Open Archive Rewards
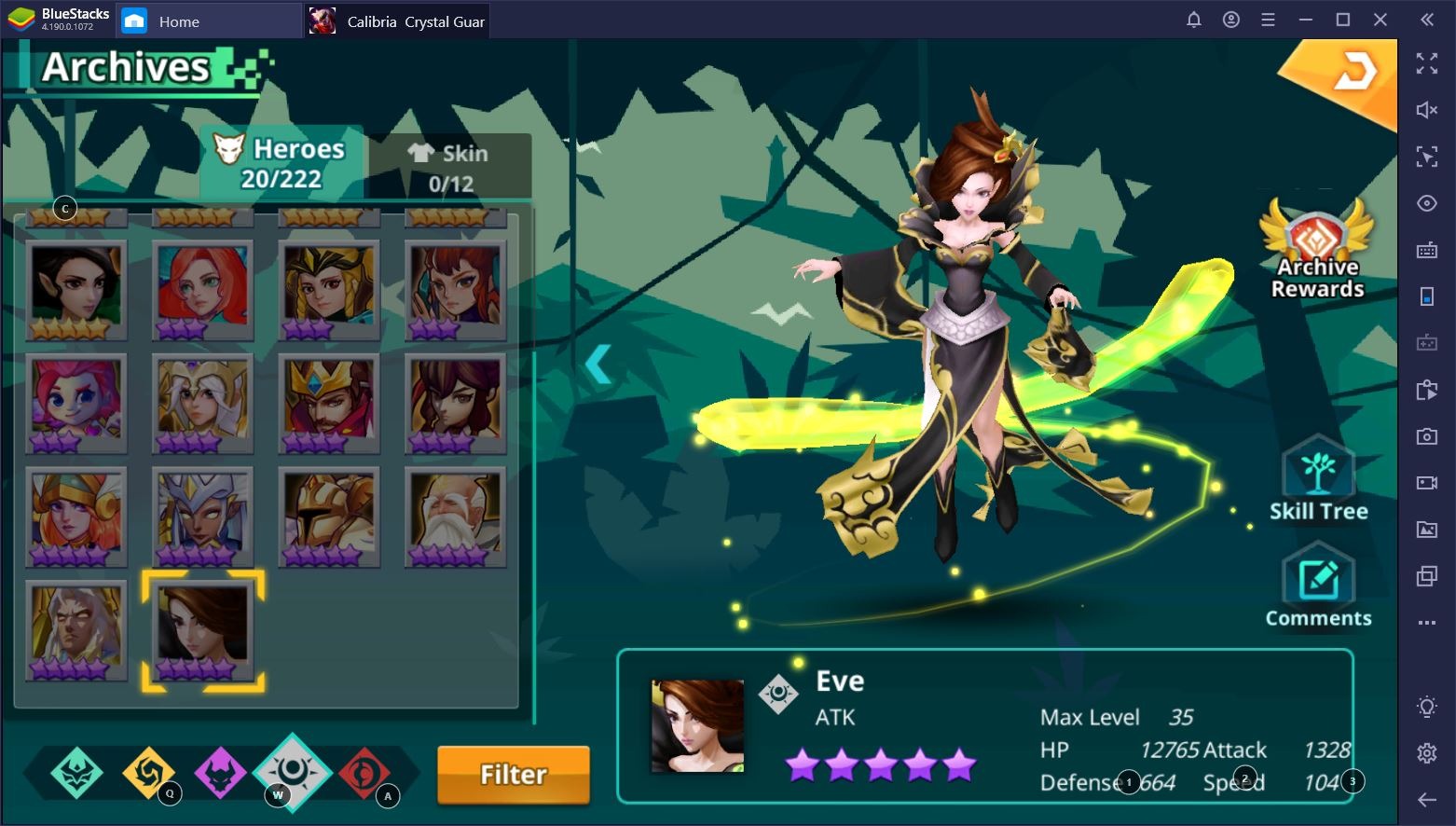The height and width of the screenshot is (826, 1456). [x=1317, y=250]
